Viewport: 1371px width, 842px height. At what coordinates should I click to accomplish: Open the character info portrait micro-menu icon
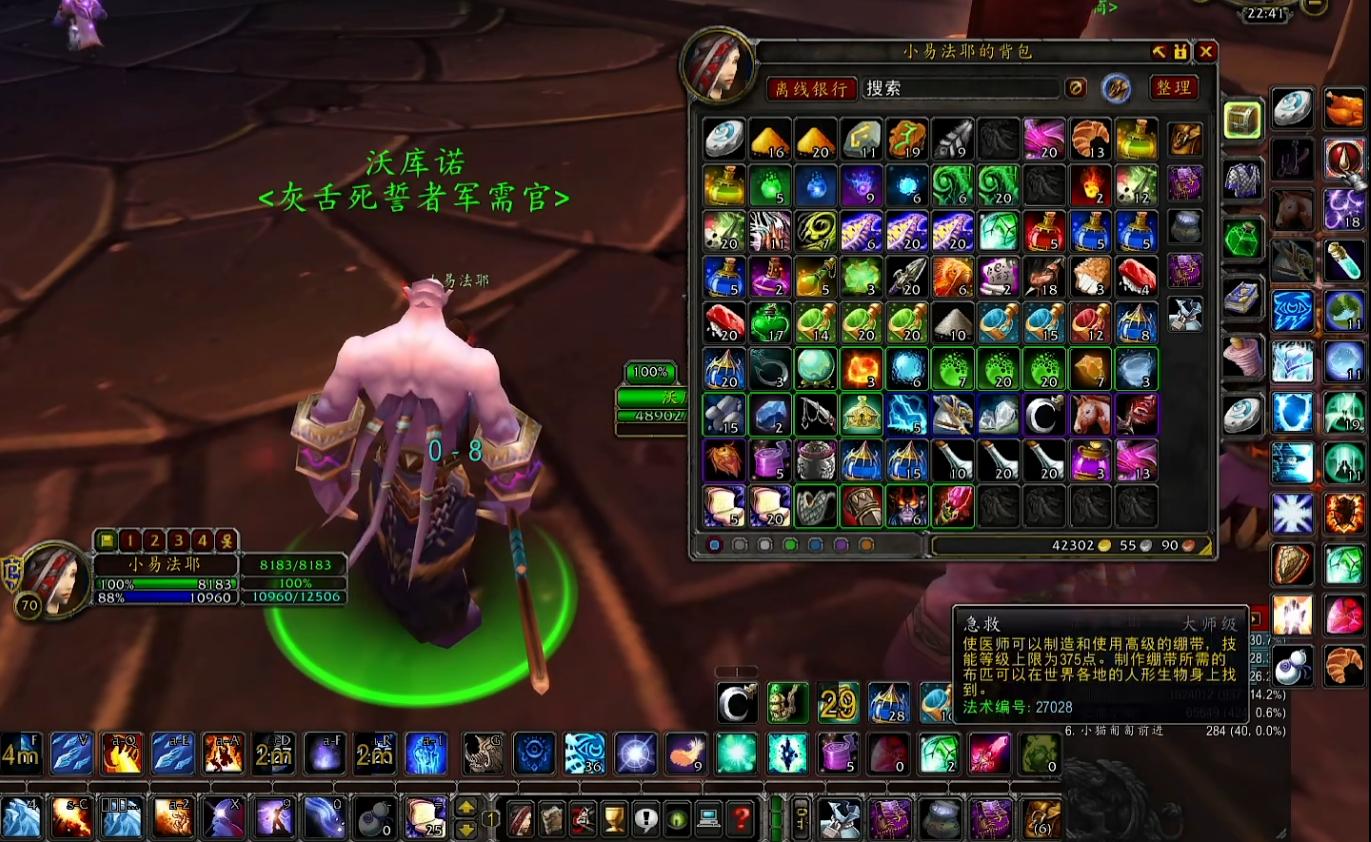(x=520, y=818)
